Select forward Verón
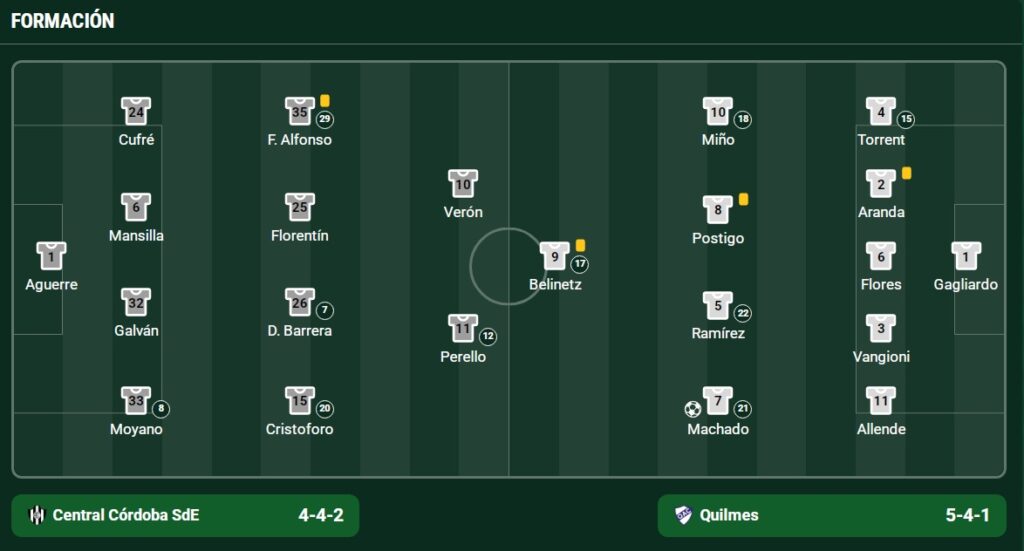The width and height of the screenshot is (1024, 551). click(463, 184)
